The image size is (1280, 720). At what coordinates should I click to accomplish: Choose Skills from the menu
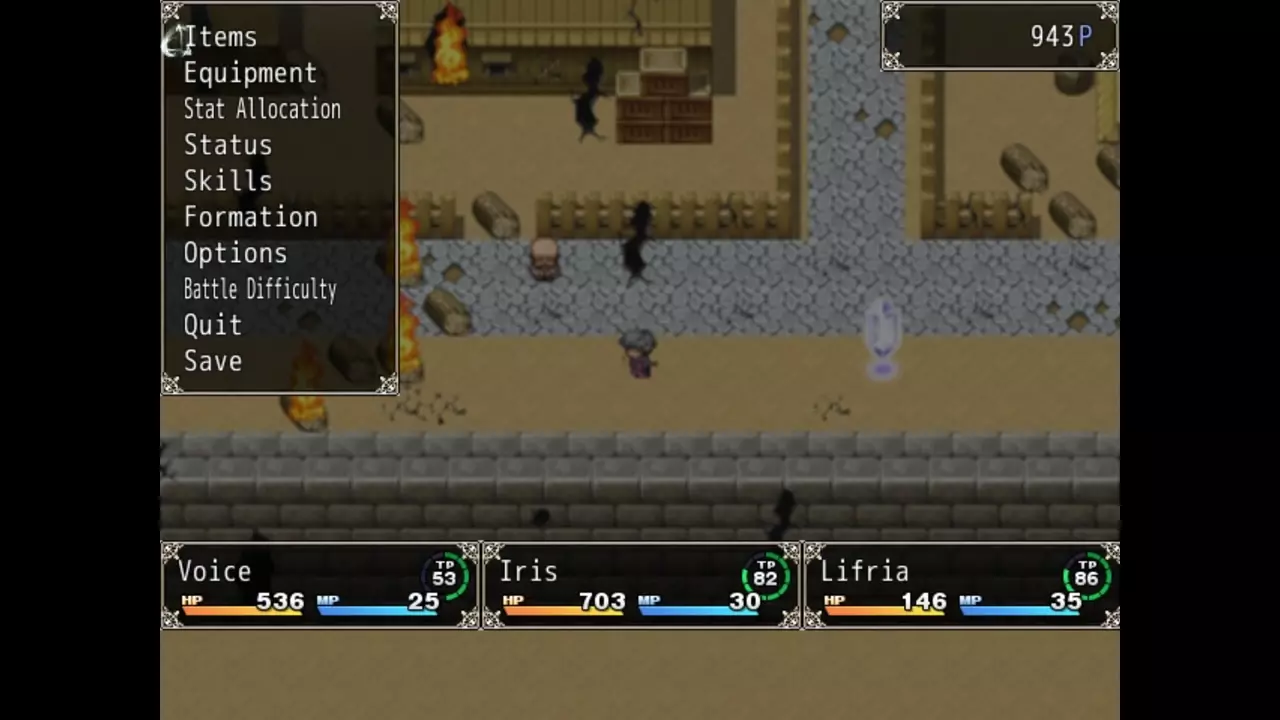[x=228, y=182]
